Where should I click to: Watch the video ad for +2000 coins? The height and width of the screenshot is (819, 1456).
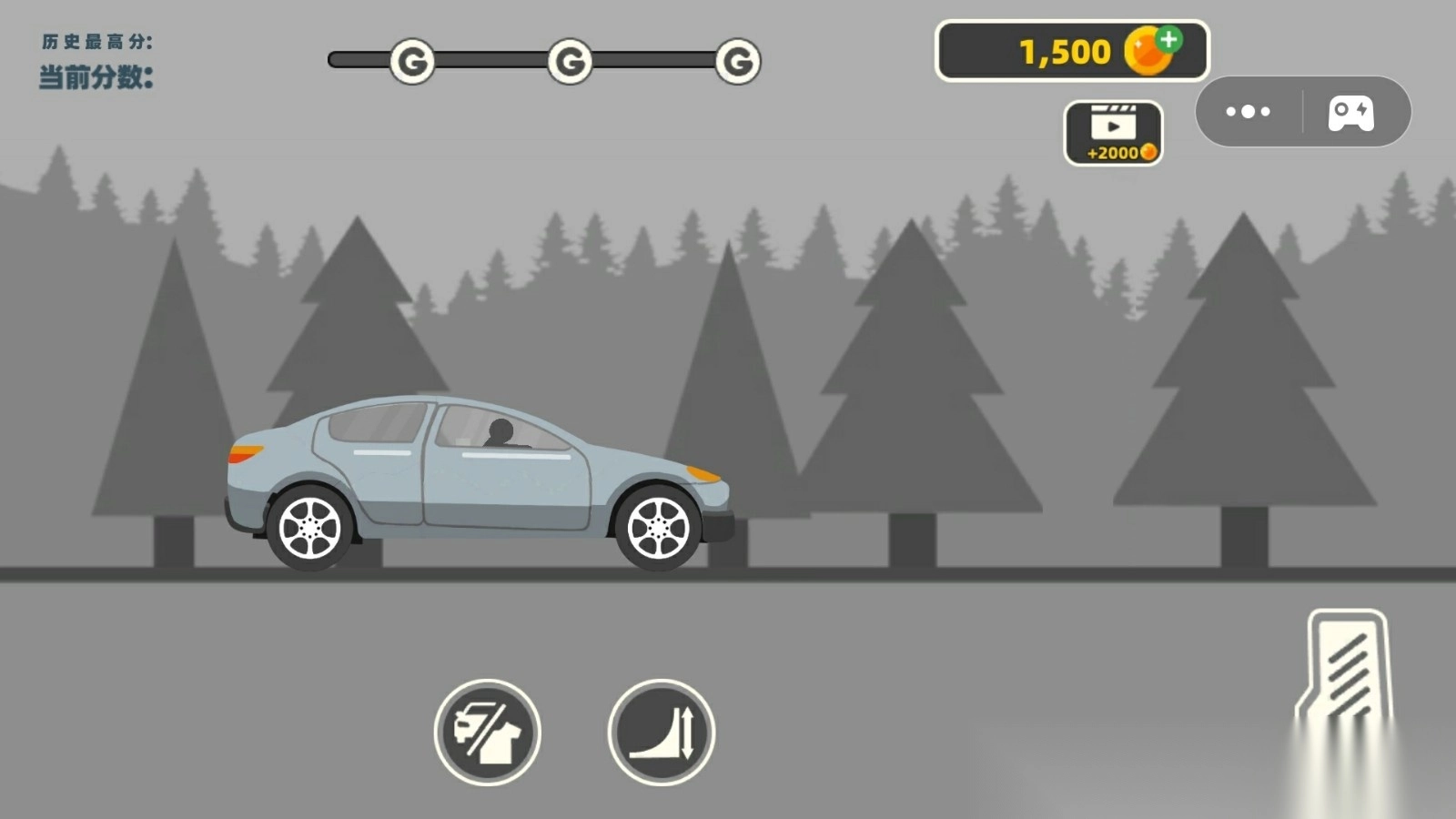[1113, 133]
